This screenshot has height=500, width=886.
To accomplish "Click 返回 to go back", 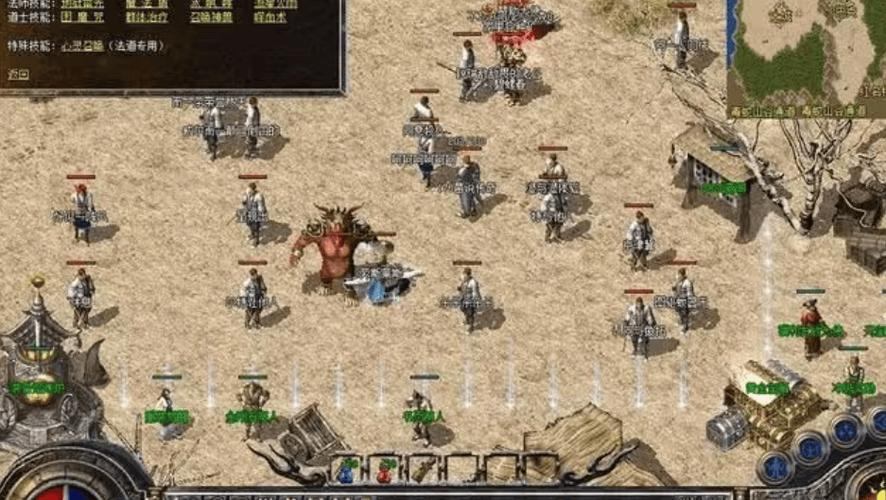I will click(18, 73).
